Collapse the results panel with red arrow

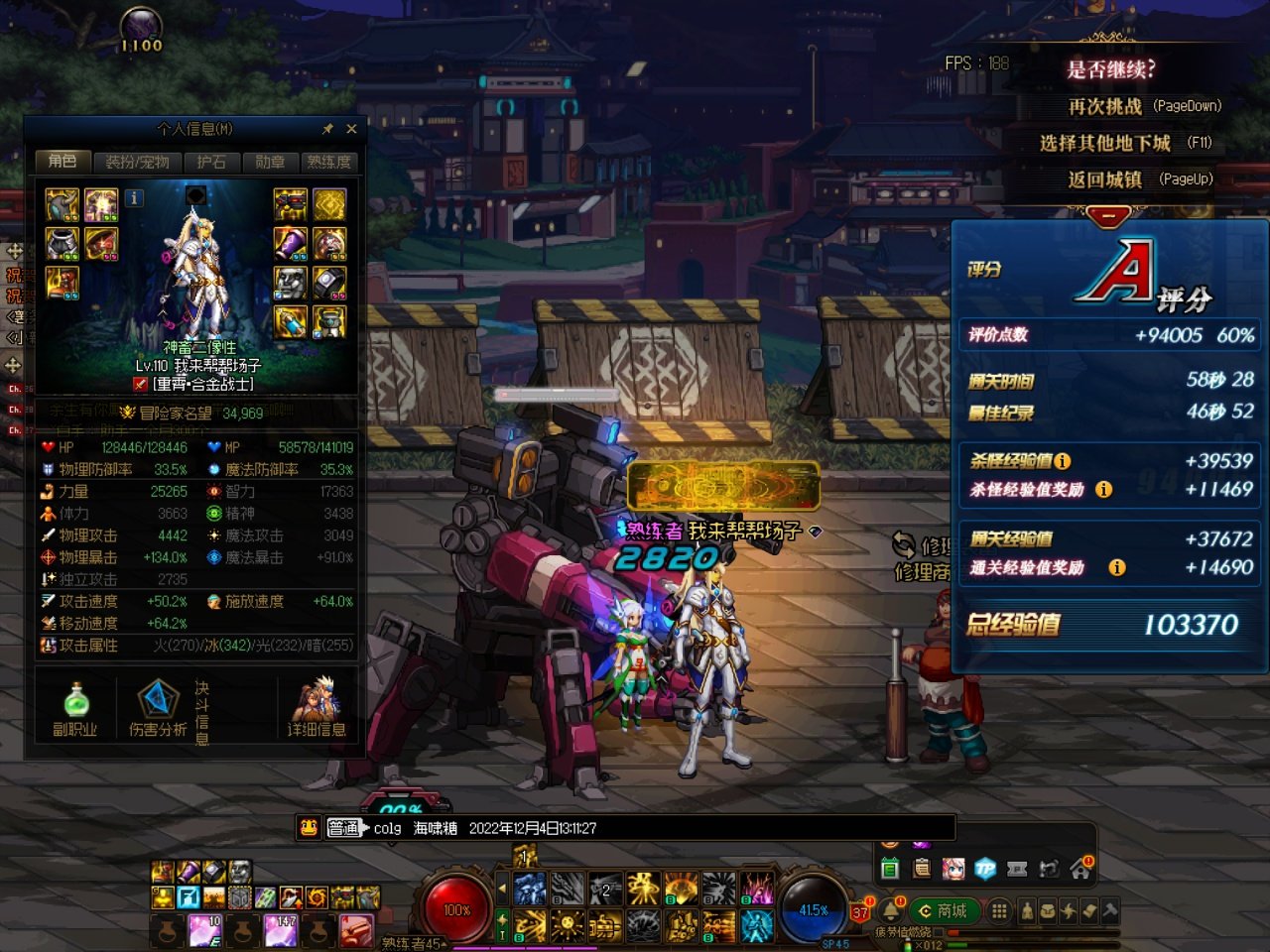1108,216
